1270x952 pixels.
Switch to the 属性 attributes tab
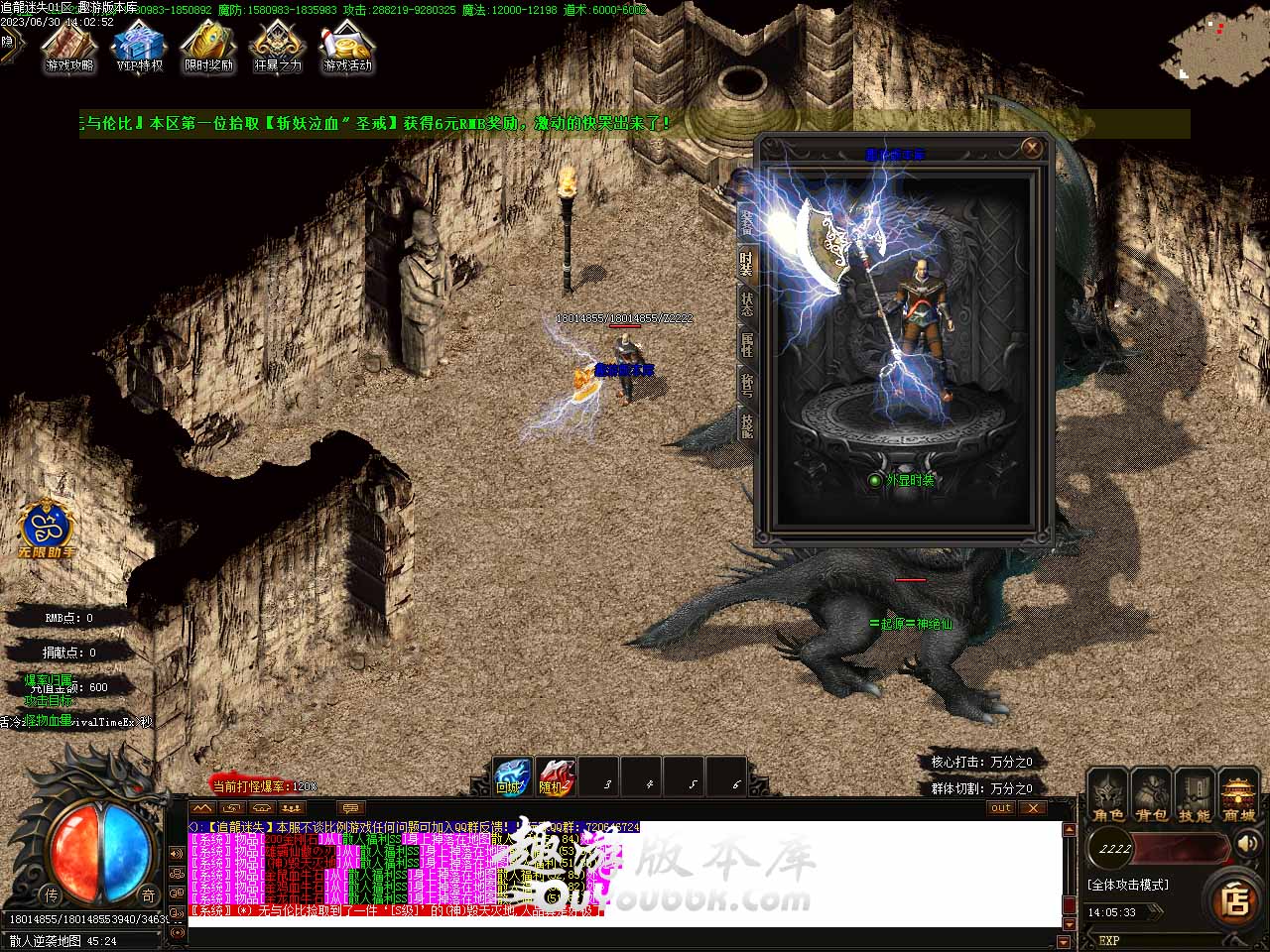pyautogui.click(x=746, y=344)
